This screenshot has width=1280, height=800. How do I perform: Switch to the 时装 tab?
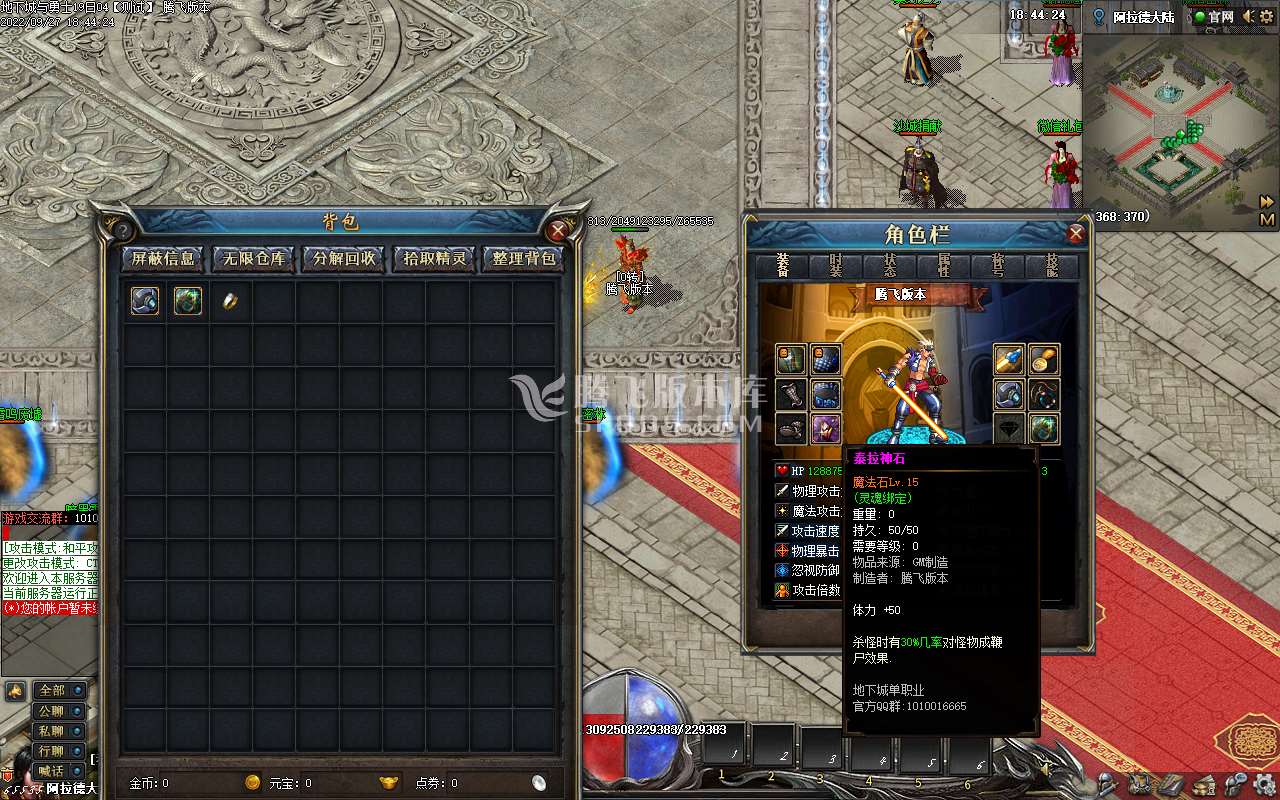click(x=837, y=266)
